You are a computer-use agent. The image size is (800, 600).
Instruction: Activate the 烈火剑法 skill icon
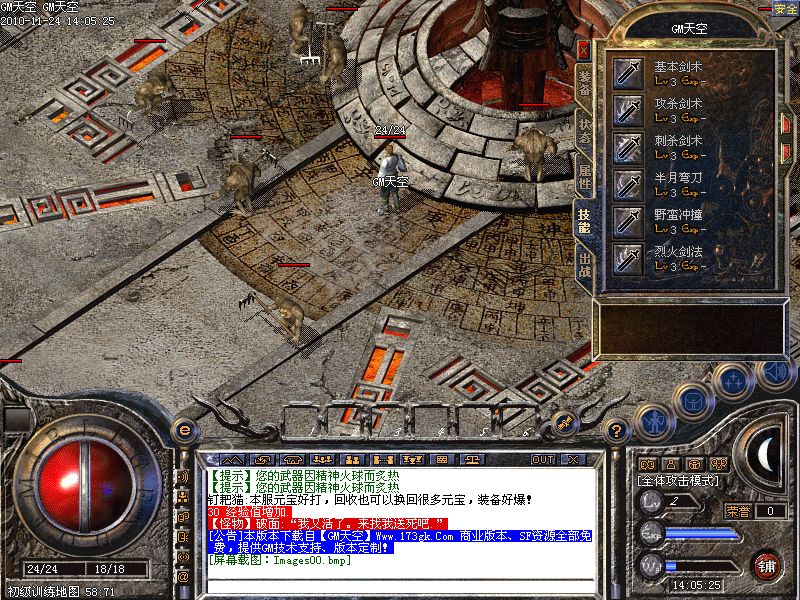(x=628, y=258)
